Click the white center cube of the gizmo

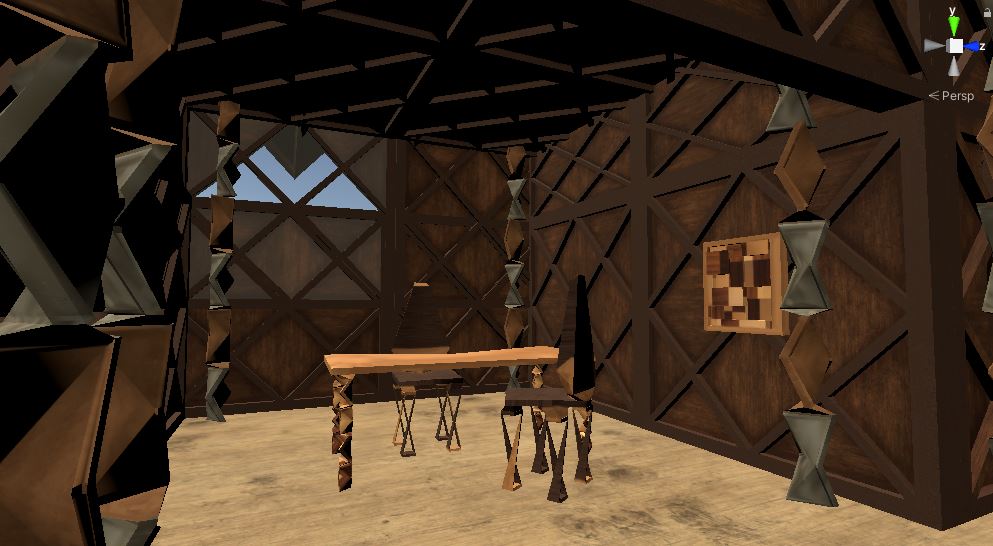point(956,46)
